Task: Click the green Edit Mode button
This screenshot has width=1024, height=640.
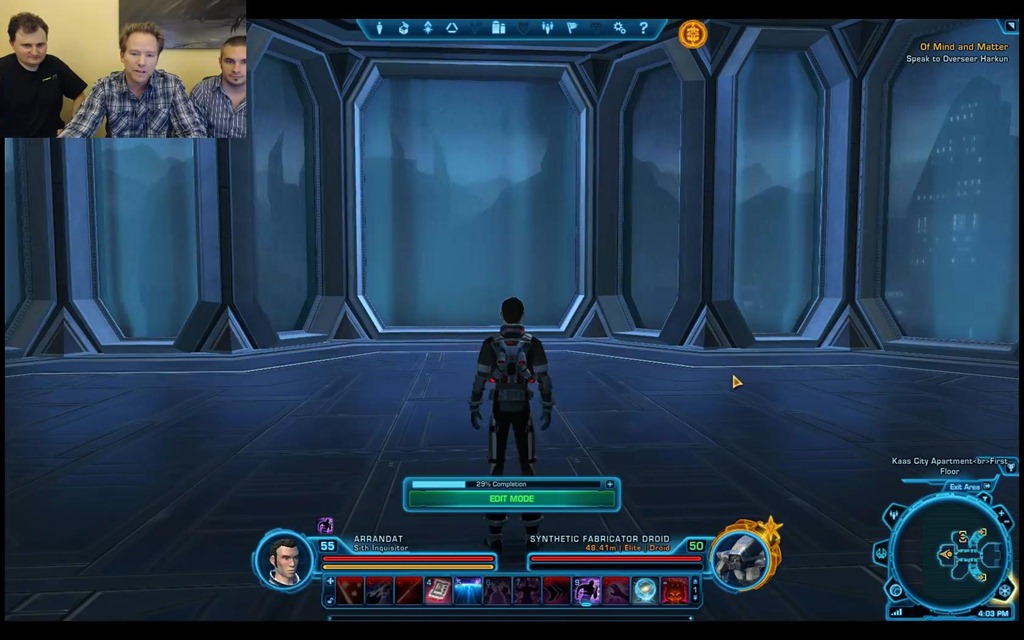Action: 511,498
